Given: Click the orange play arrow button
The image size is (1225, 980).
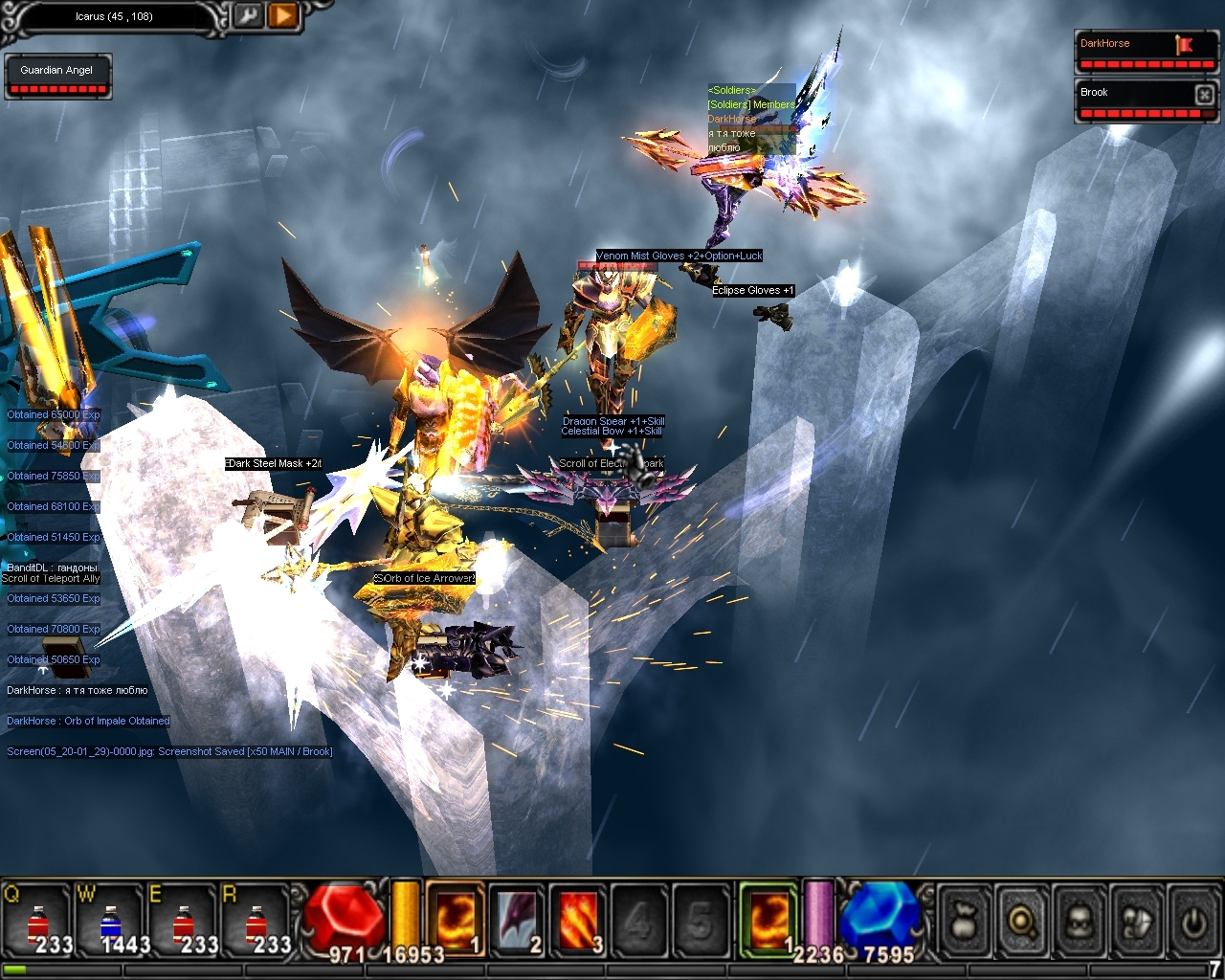Looking at the screenshot, I should pyautogui.click(x=282, y=16).
